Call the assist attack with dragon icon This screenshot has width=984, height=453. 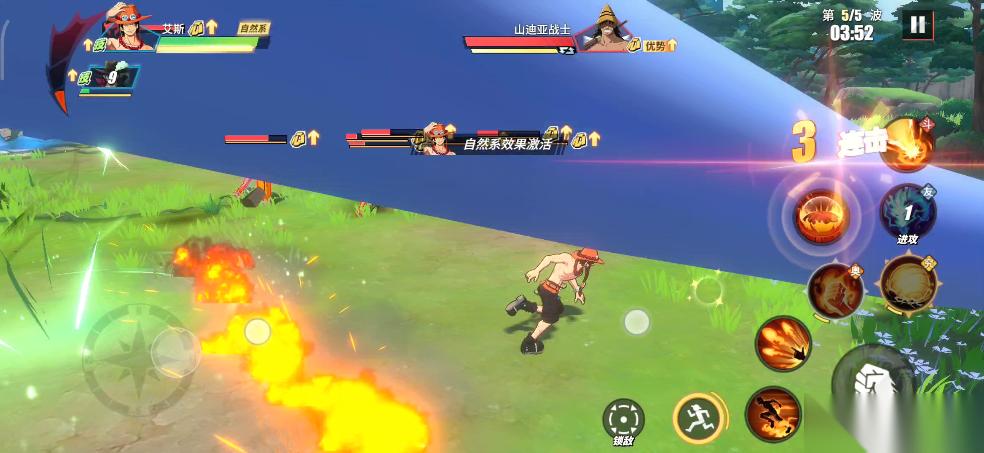tap(907, 211)
